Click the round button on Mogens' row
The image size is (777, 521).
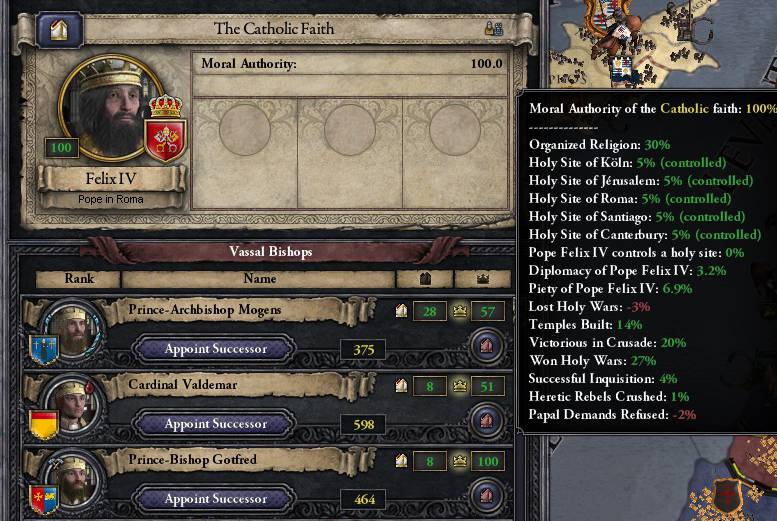486,347
